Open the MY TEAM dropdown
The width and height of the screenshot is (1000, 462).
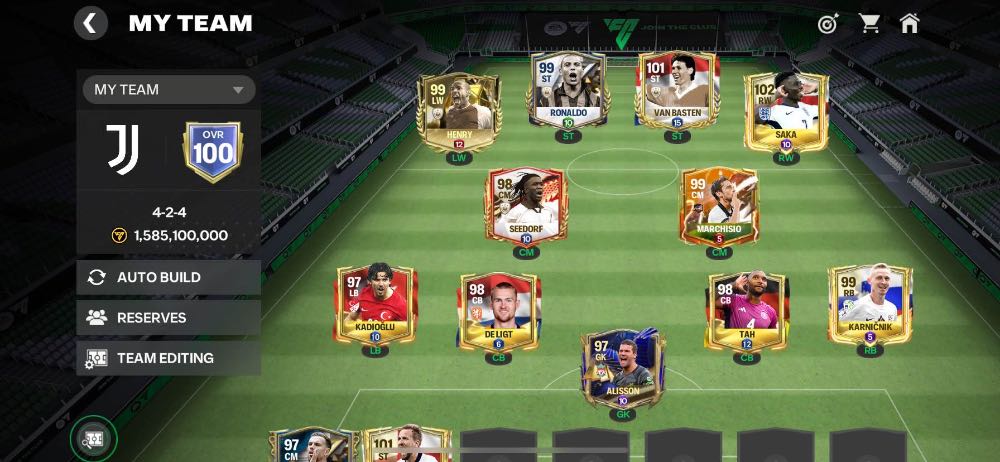pyautogui.click(x=168, y=89)
